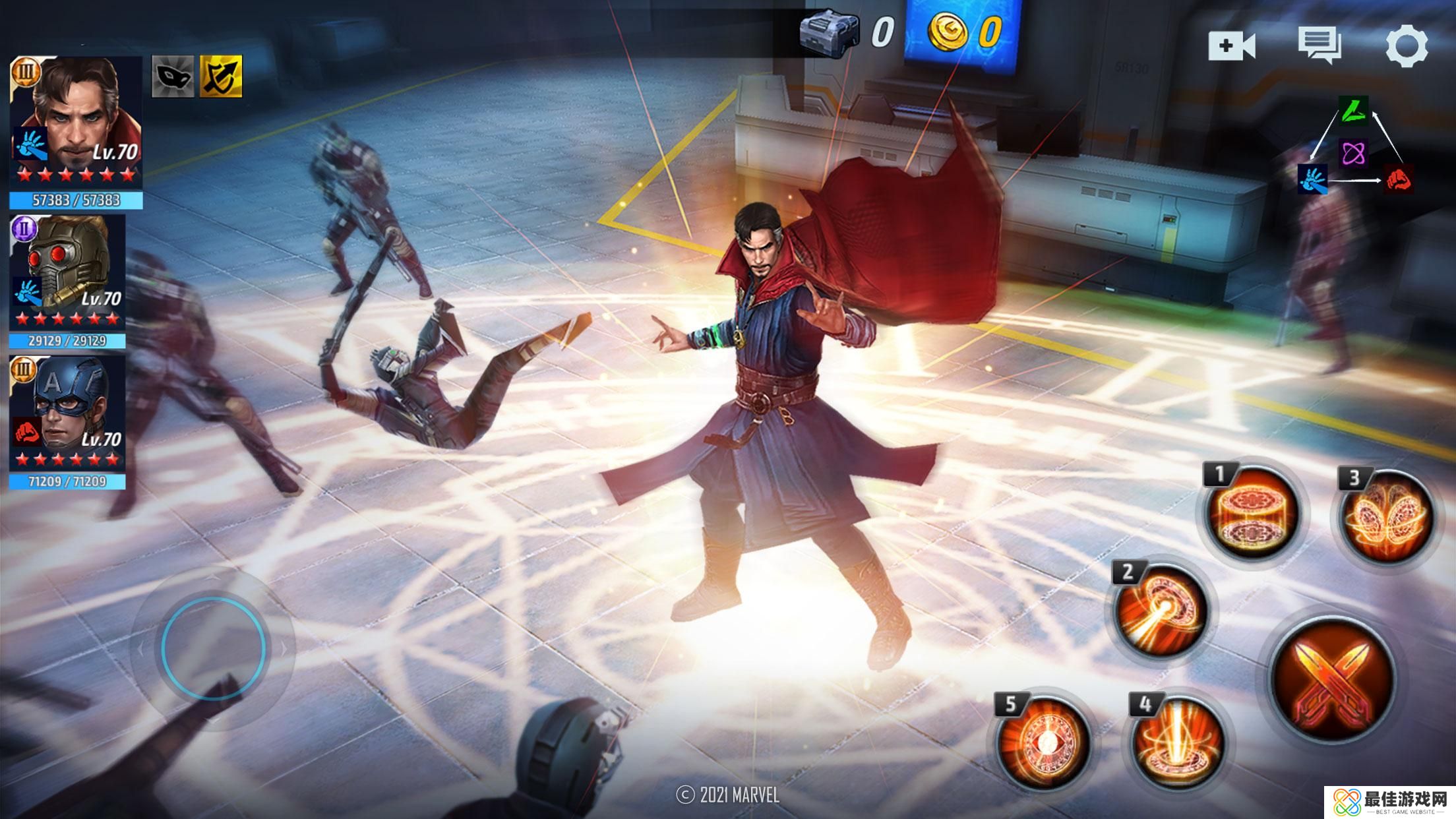Click the black mask buff icon
This screenshot has width=1456, height=819.
click(173, 76)
